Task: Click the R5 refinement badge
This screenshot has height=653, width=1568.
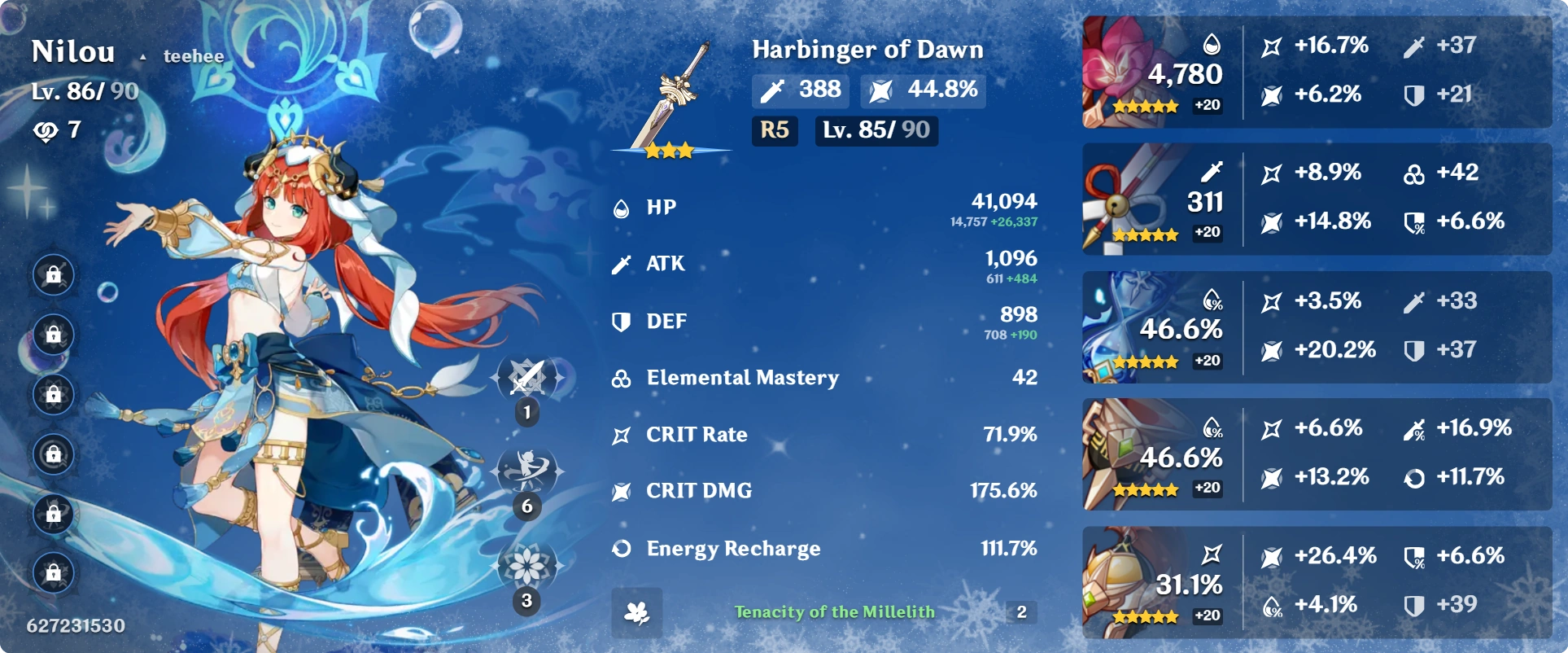Action: tap(774, 130)
